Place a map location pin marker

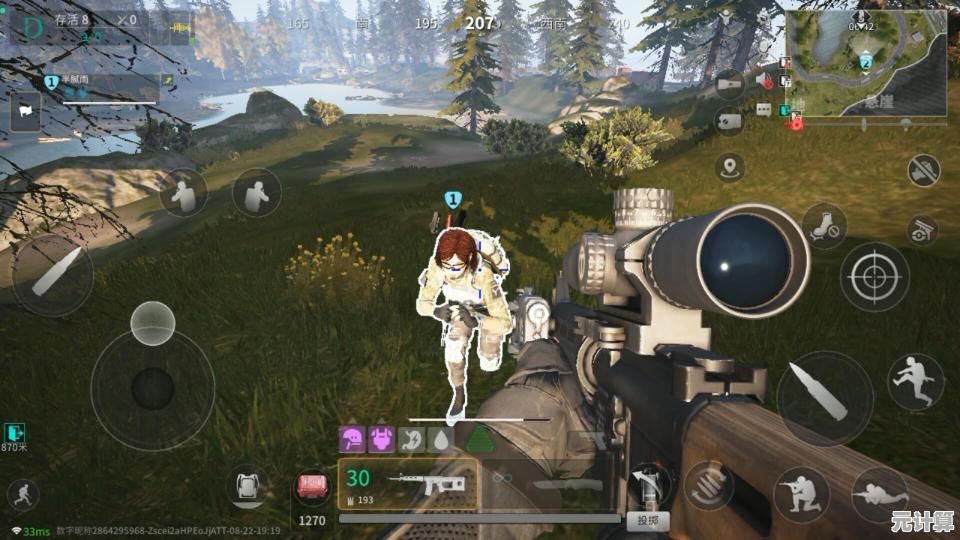[x=730, y=167]
